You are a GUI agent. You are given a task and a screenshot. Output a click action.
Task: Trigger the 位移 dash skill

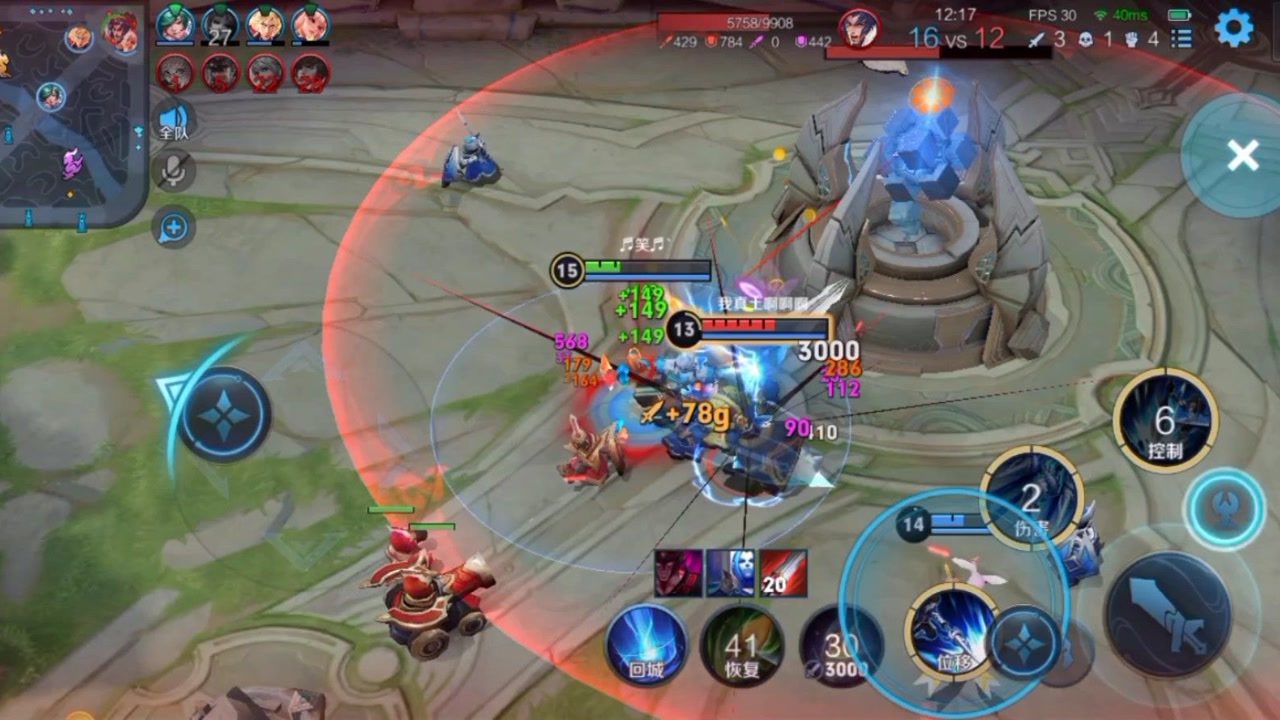click(952, 630)
